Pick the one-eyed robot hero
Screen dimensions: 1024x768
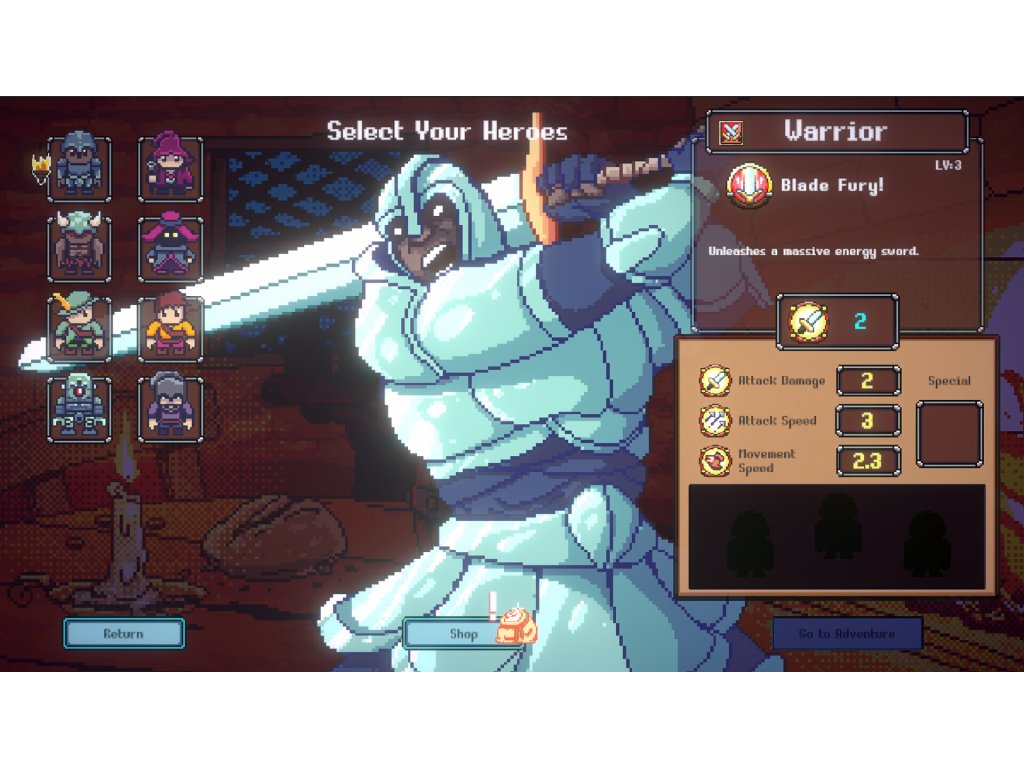79,407
